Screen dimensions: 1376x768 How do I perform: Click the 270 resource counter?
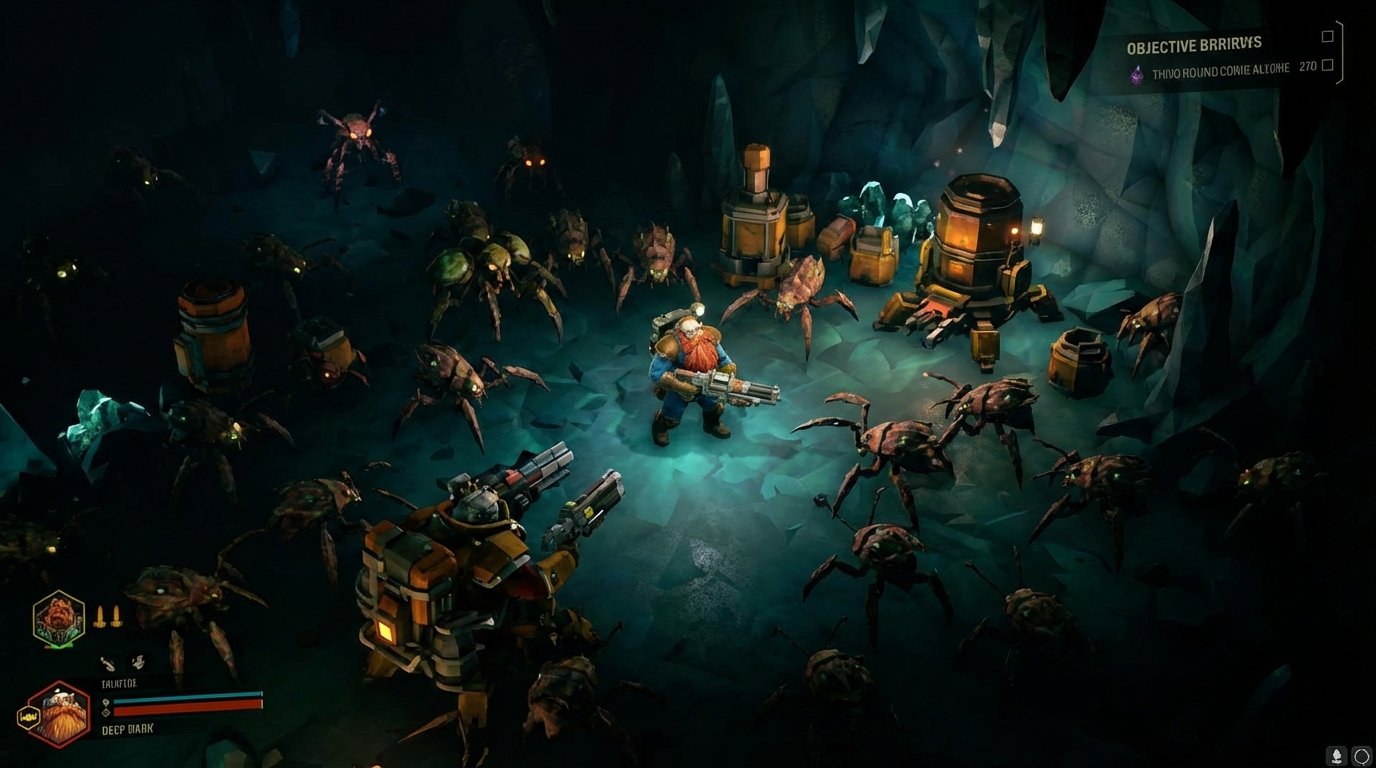point(1307,66)
